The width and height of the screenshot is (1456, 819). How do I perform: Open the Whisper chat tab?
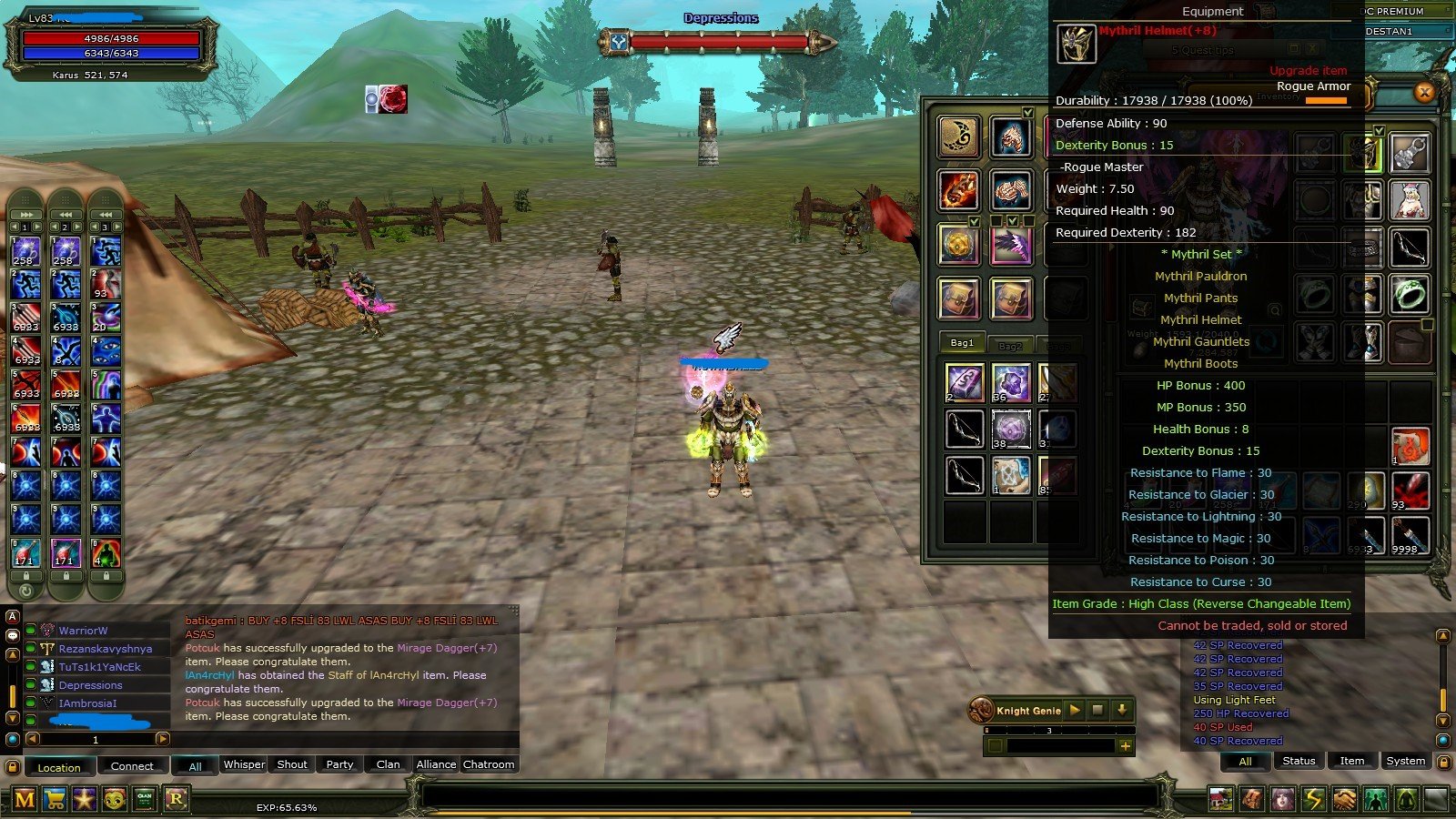point(244,764)
